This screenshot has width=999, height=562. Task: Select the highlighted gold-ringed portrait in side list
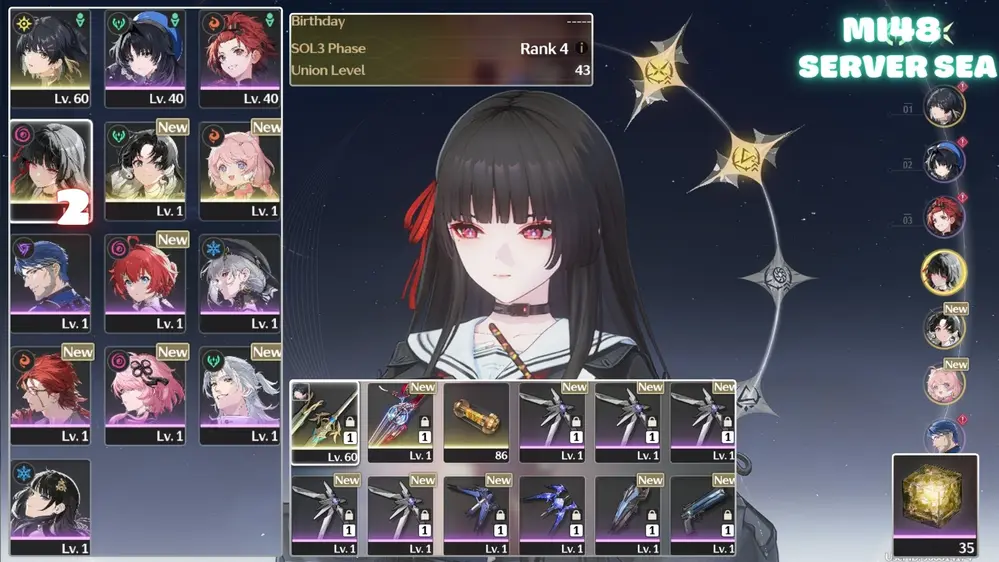943,272
